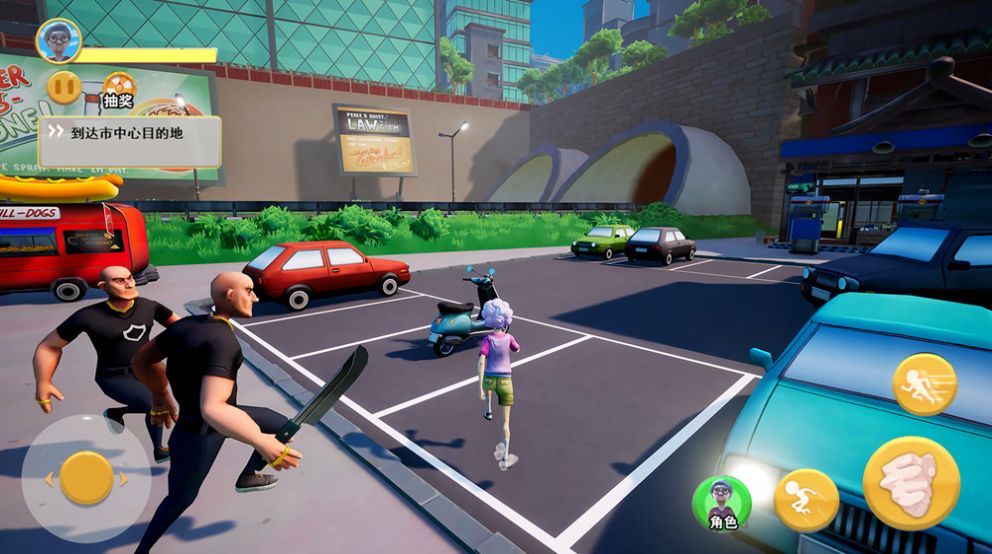Viewport: 992px width, 554px height.
Task: Open the 角色 character menu
Action: click(722, 503)
